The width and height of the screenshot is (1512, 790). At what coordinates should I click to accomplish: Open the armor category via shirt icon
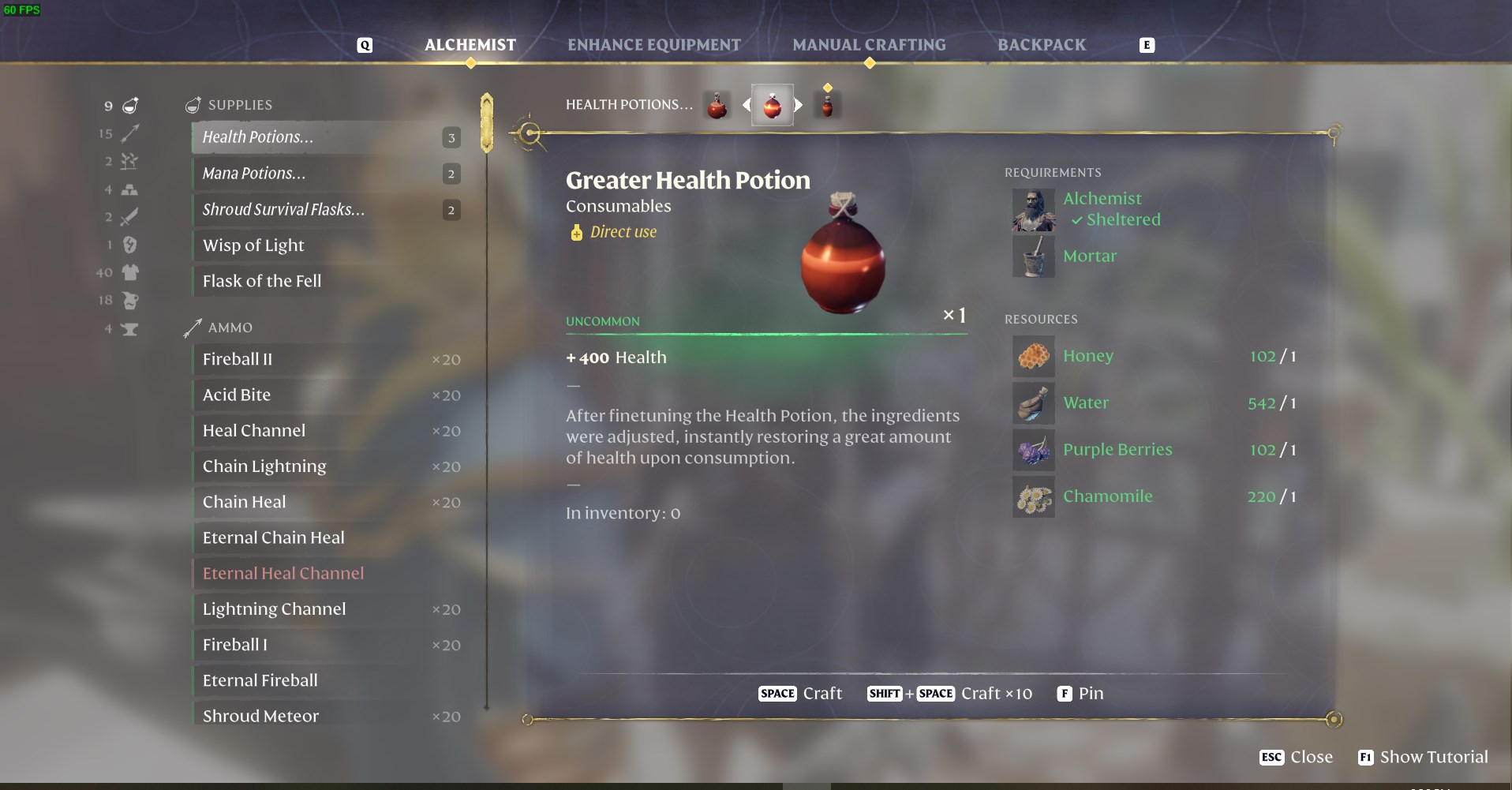tap(130, 272)
